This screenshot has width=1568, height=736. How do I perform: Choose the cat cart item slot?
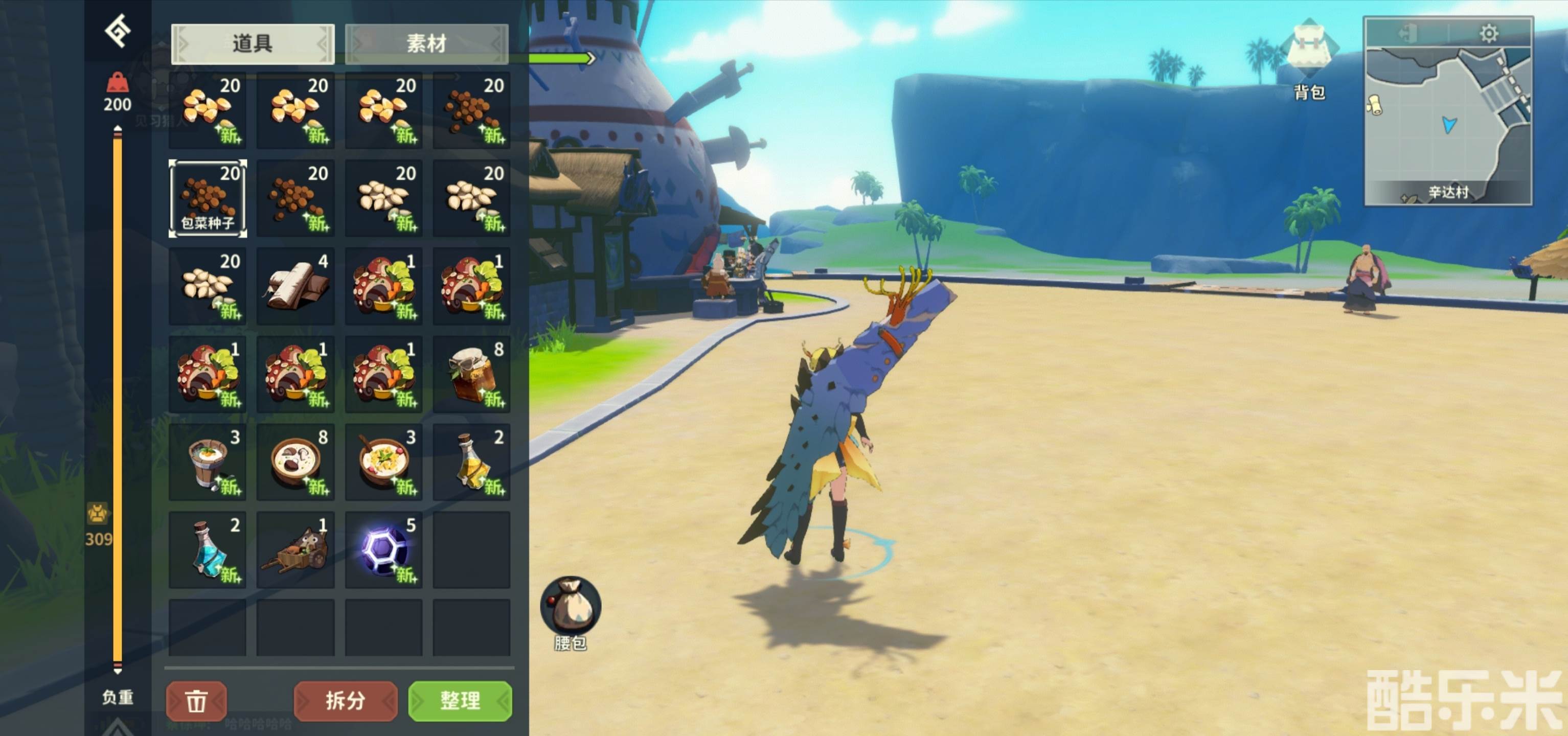click(x=296, y=550)
